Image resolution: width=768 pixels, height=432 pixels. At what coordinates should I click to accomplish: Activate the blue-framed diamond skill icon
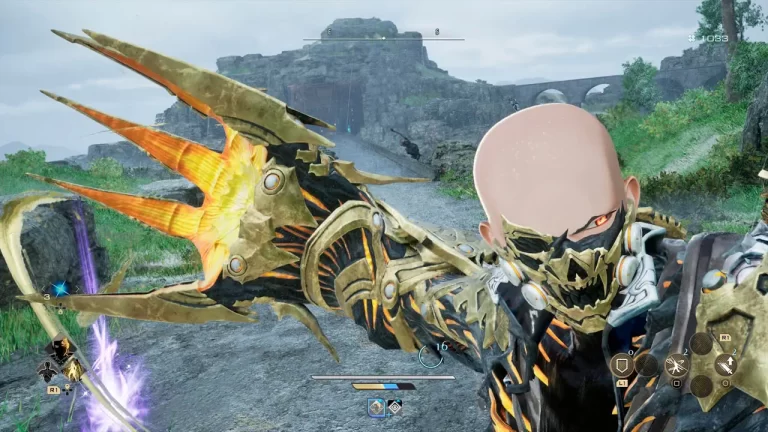coord(376,407)
